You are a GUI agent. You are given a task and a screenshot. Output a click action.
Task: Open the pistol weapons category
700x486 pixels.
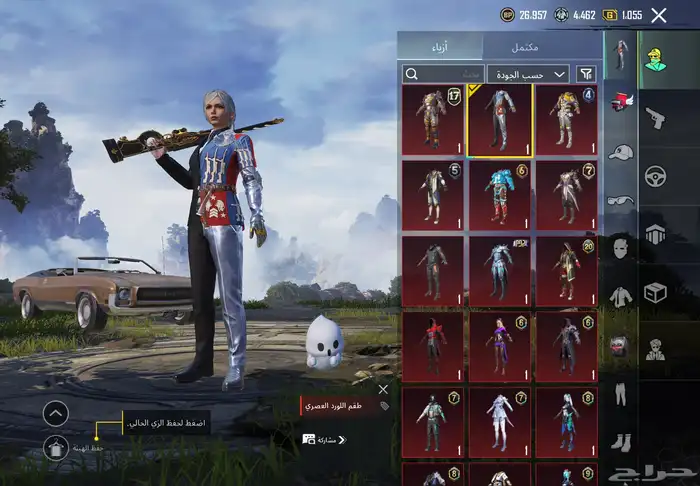(x=656, y=118)
